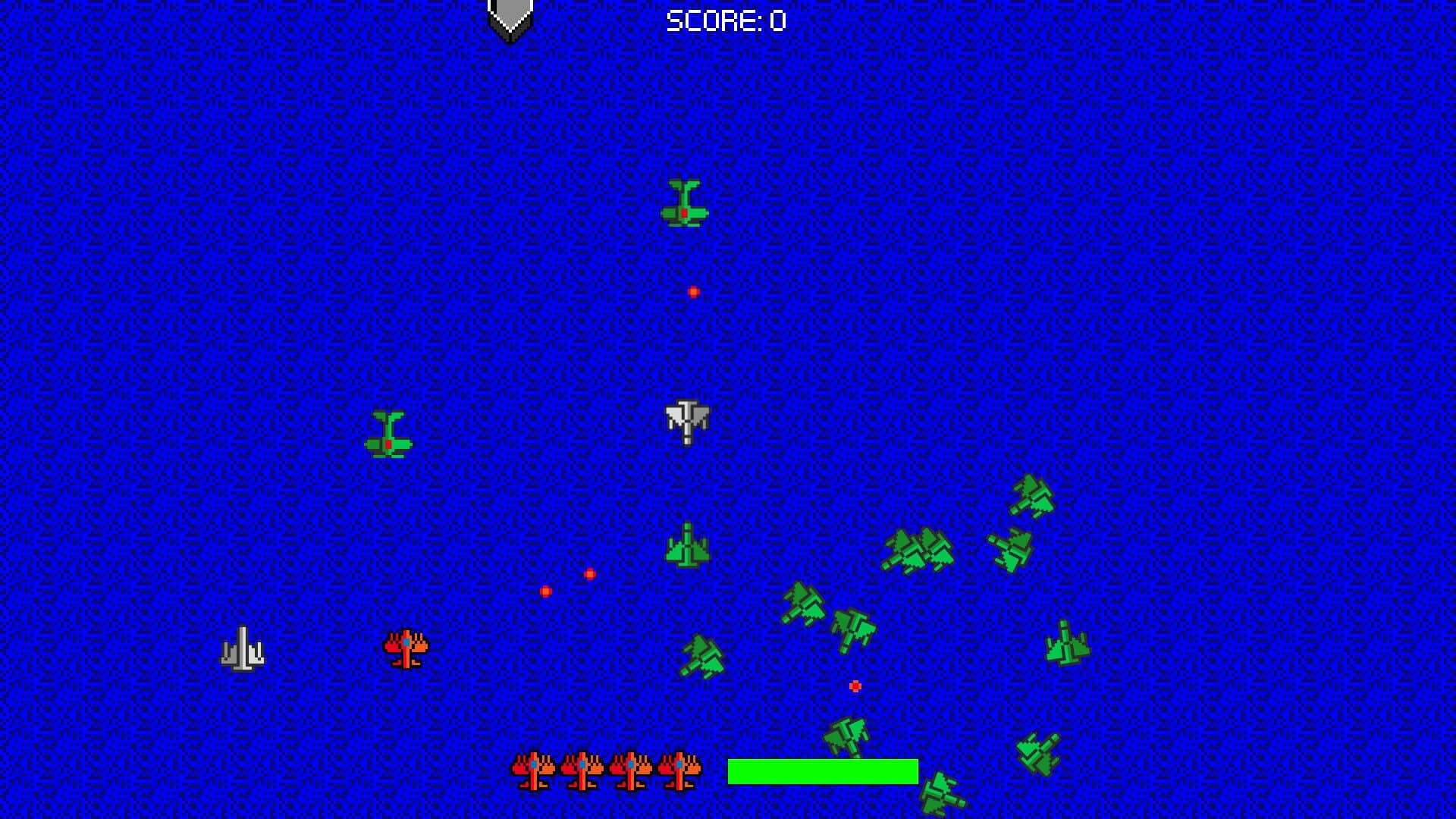Click the green enemy plane below the score

[686, 205]
